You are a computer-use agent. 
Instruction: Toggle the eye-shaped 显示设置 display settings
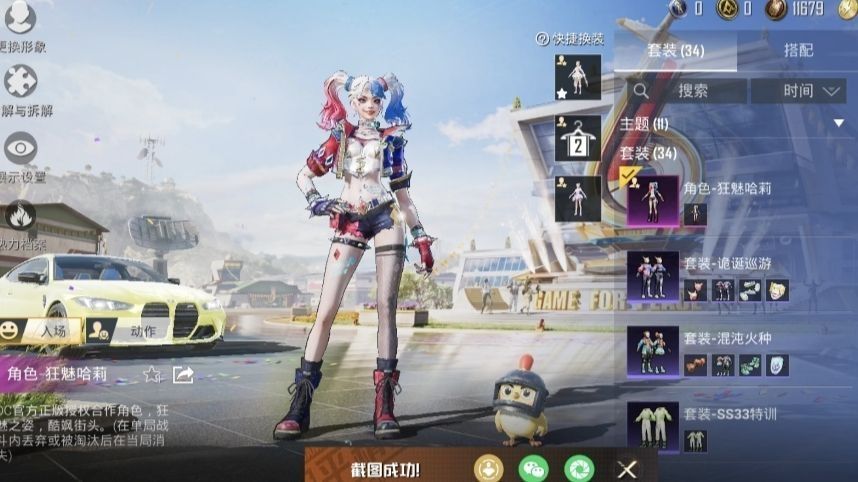point(20,149)
